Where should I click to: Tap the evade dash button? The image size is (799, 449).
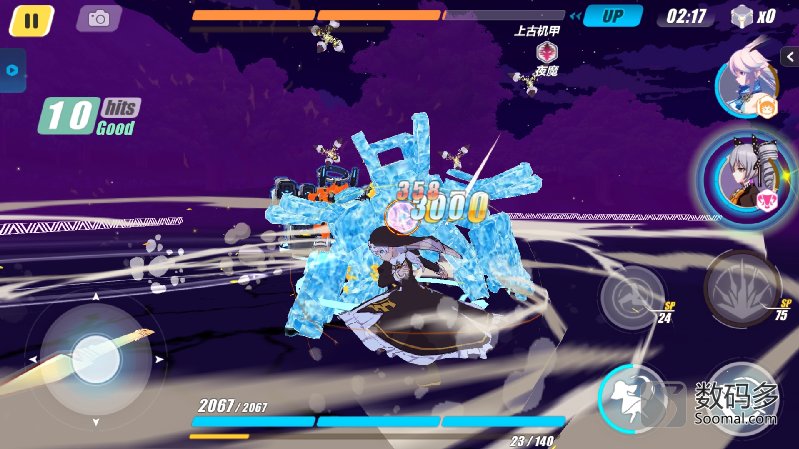click(632, 397)
